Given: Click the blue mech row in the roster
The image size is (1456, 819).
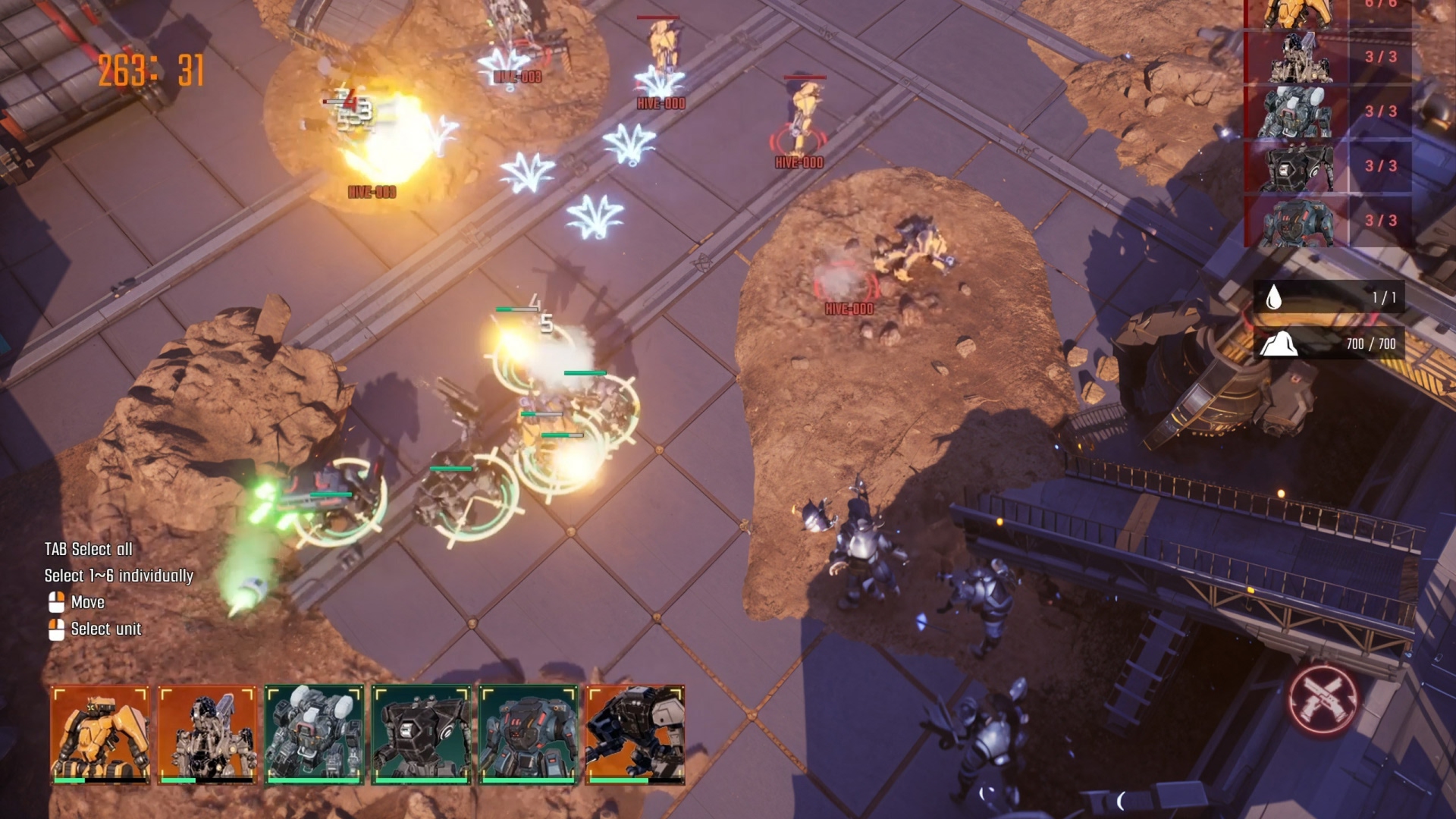Looking at the screenshot, I should [1327, 221].
